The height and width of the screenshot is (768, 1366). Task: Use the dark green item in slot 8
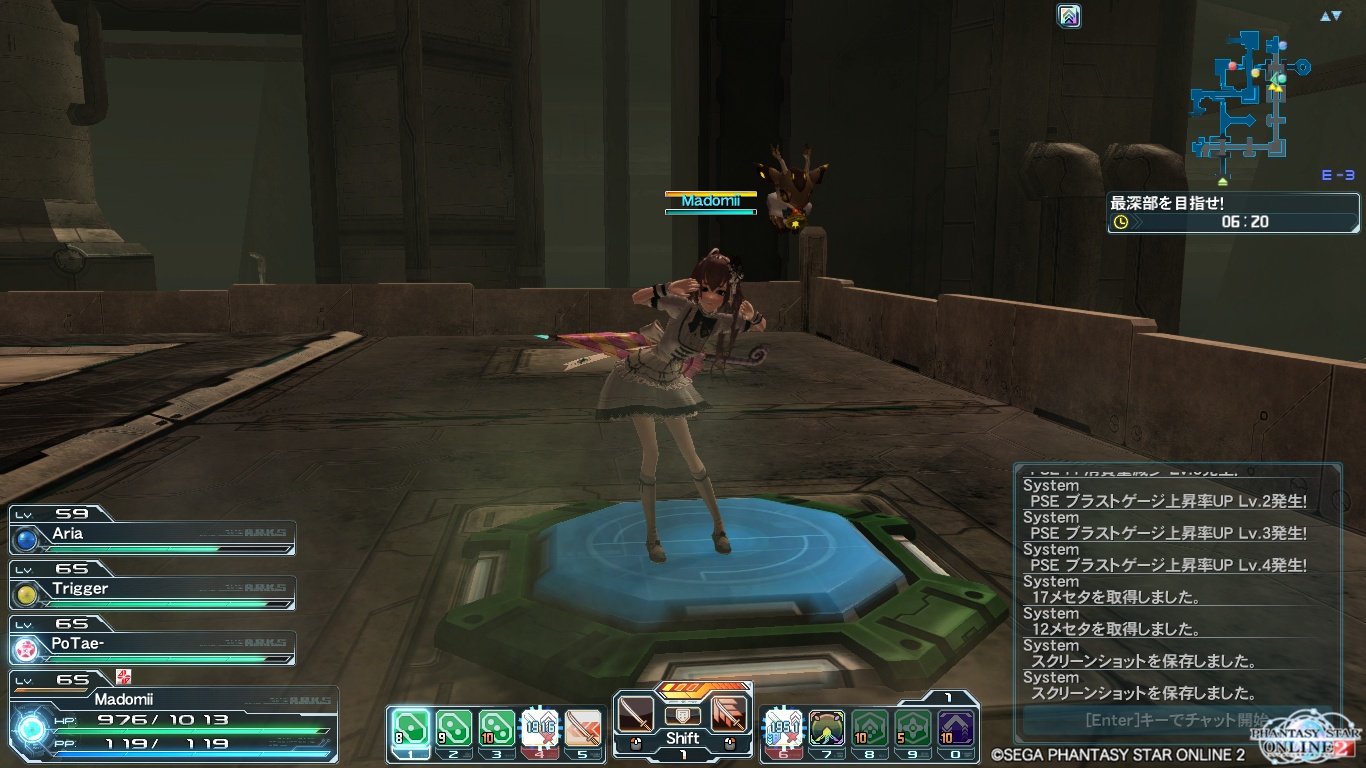pyautogui.click(x=870, y=728)
